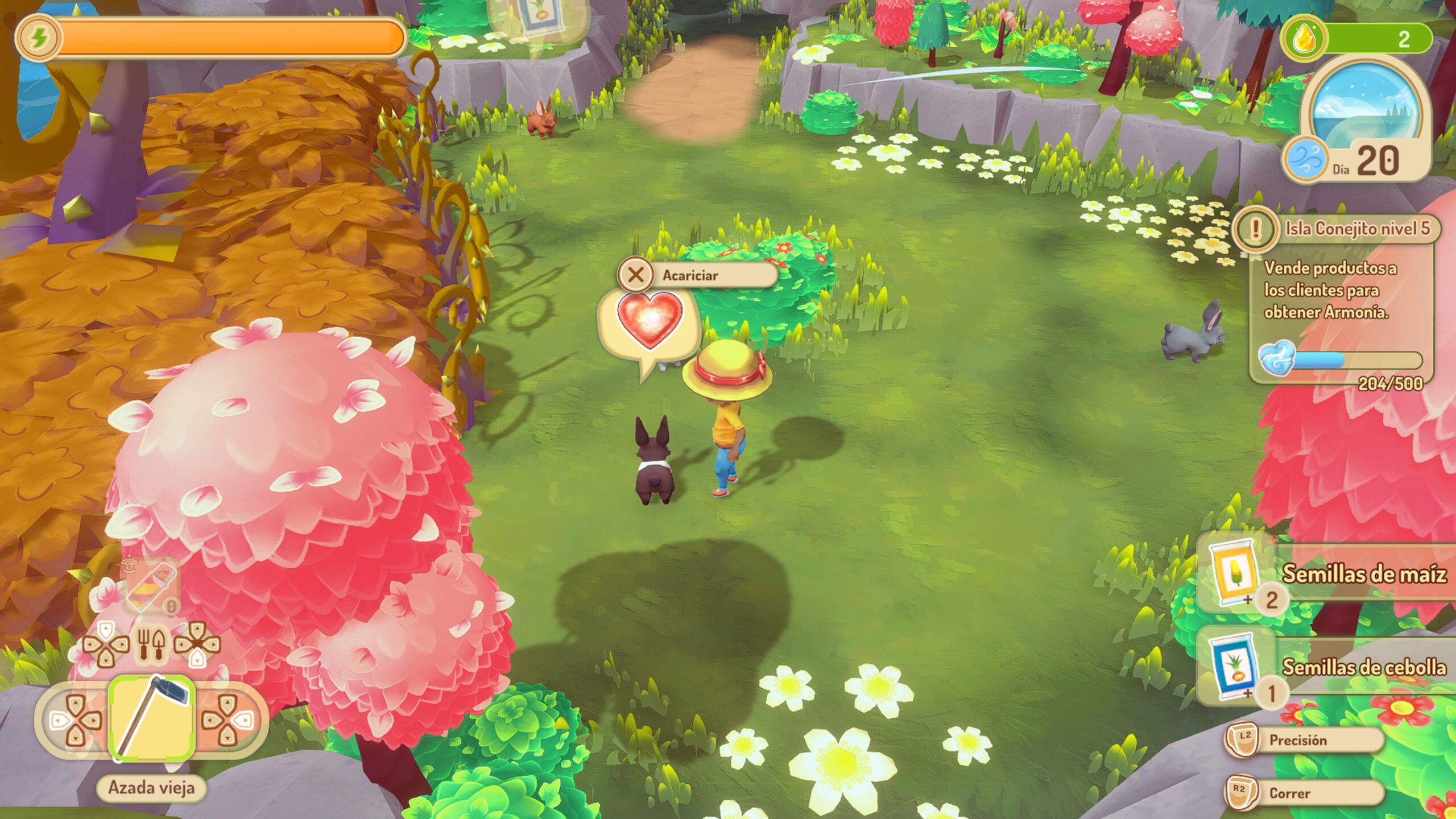Image resolution: width=1456 pixels, height=819 pixels.
Task: Open the day and weather globe
Action: pos(1365,111)
